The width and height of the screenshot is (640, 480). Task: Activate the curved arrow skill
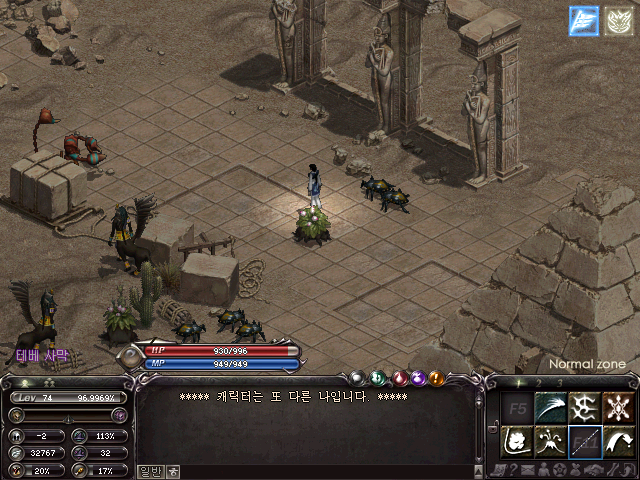click(x=619, y=441)
